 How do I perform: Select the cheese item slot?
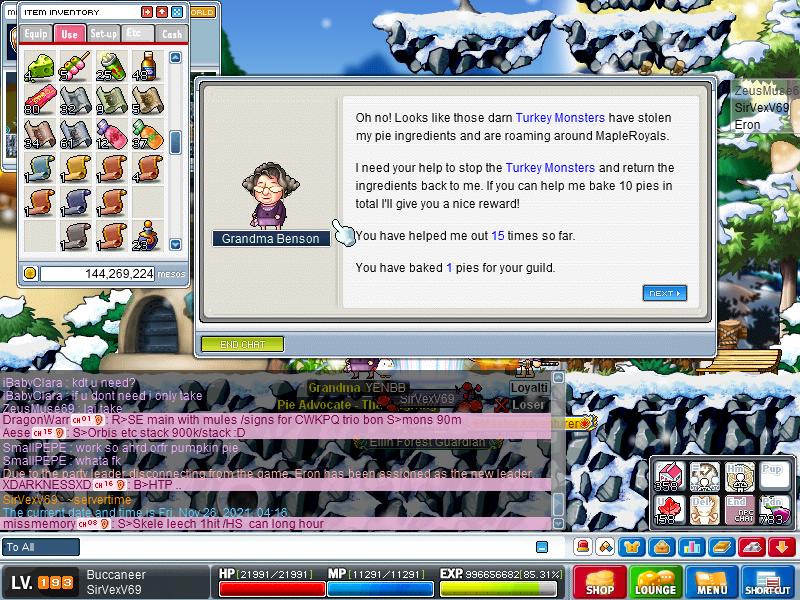(x=38, y=66)
